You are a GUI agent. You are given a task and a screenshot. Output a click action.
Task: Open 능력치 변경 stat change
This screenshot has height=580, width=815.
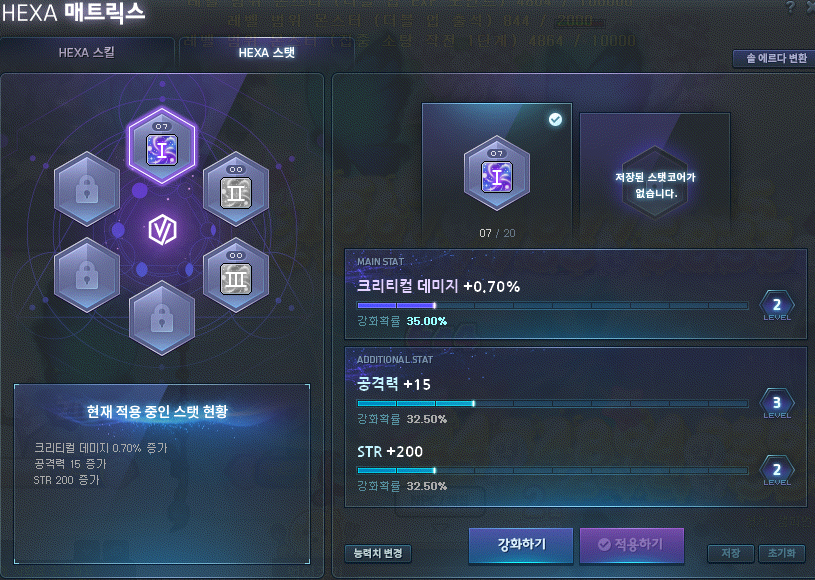tap(377, 553)
